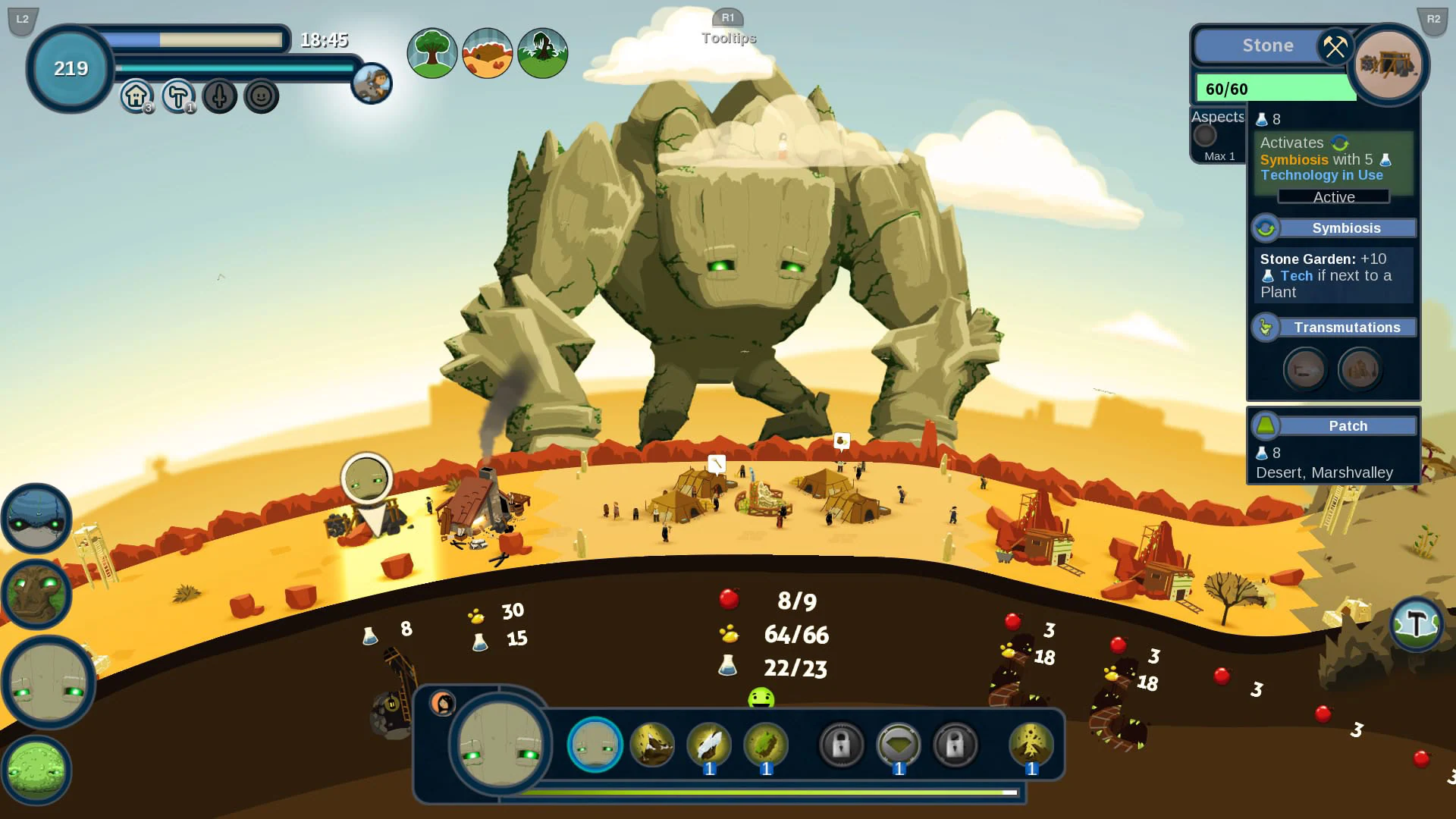Open the Ocean giant portrait on the left sidebar
The height and width of the screenshot is (819, 1456).
pos(36,519)
